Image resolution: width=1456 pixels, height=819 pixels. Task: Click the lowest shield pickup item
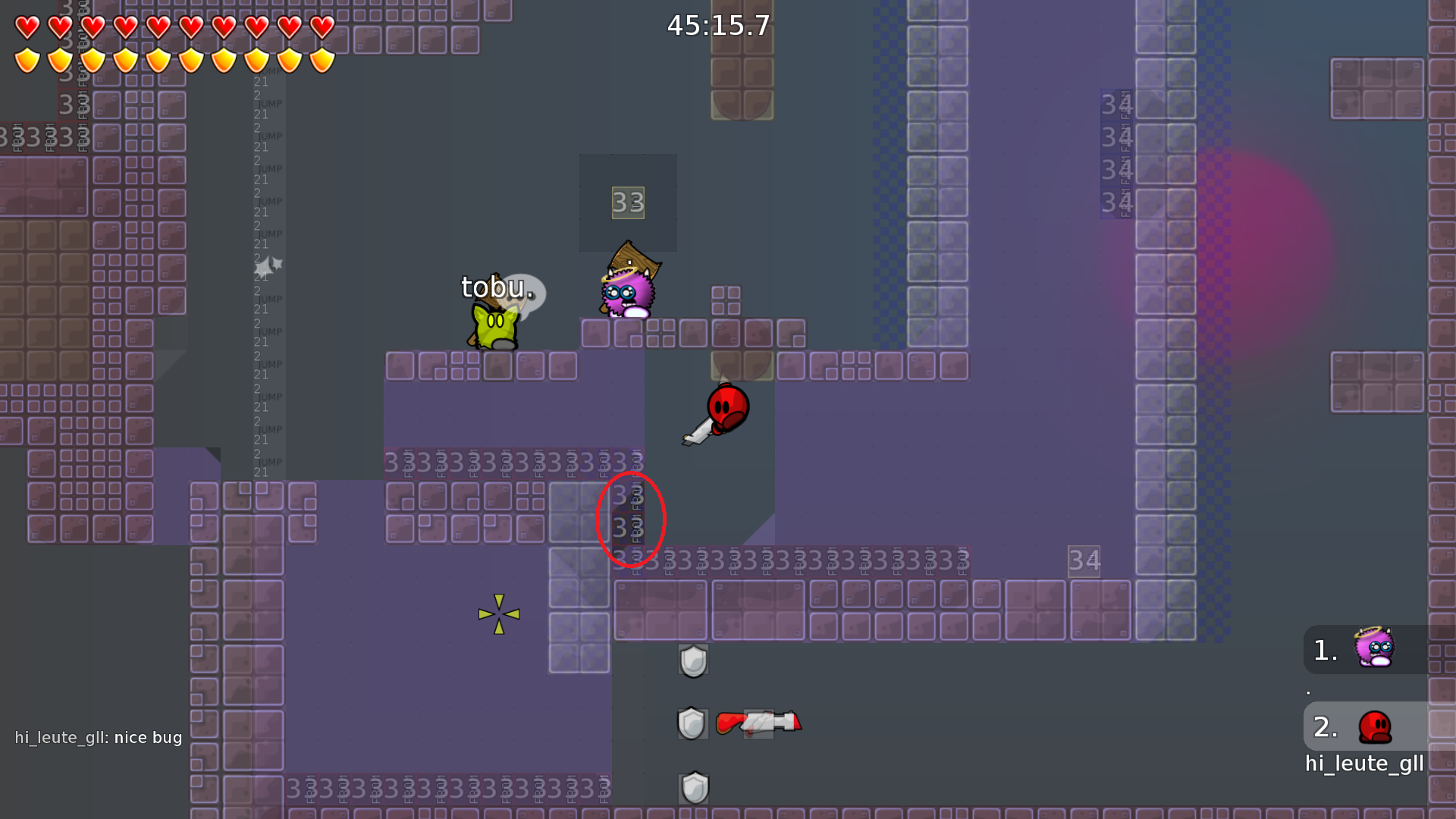692,786
